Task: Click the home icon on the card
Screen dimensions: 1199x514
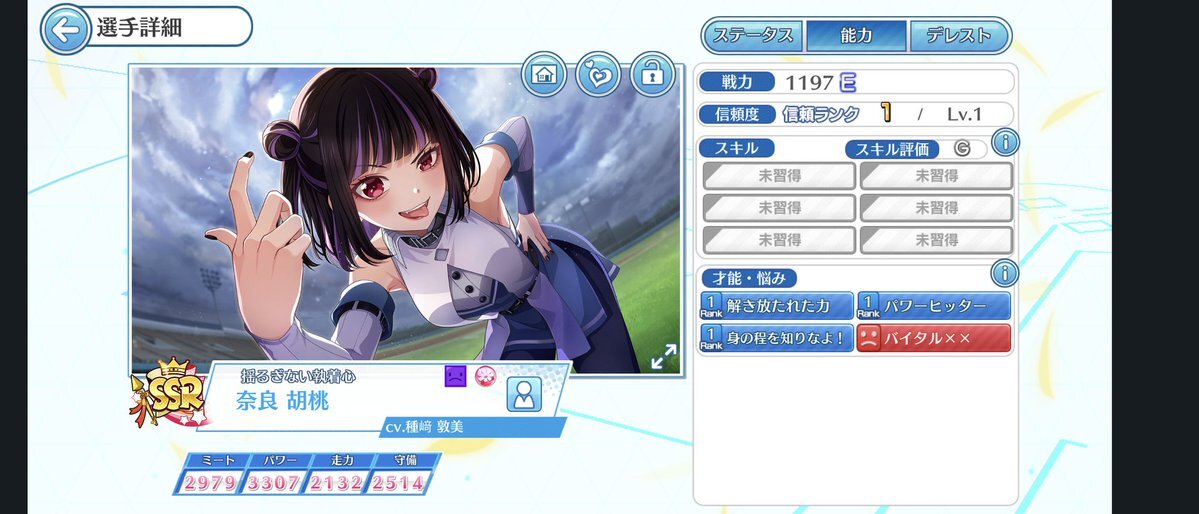Action: point(545,75)
